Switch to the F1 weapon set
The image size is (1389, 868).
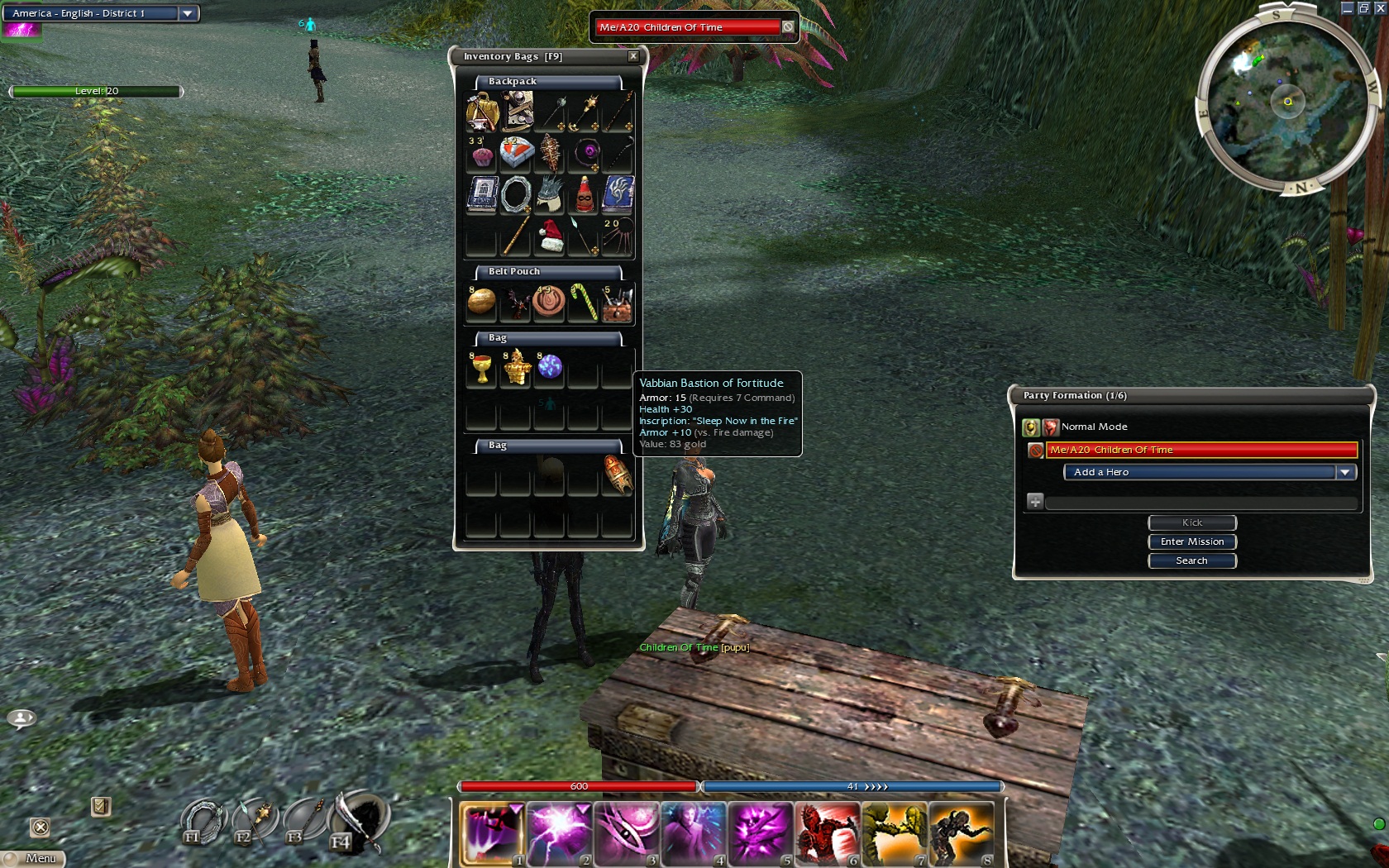201,822
